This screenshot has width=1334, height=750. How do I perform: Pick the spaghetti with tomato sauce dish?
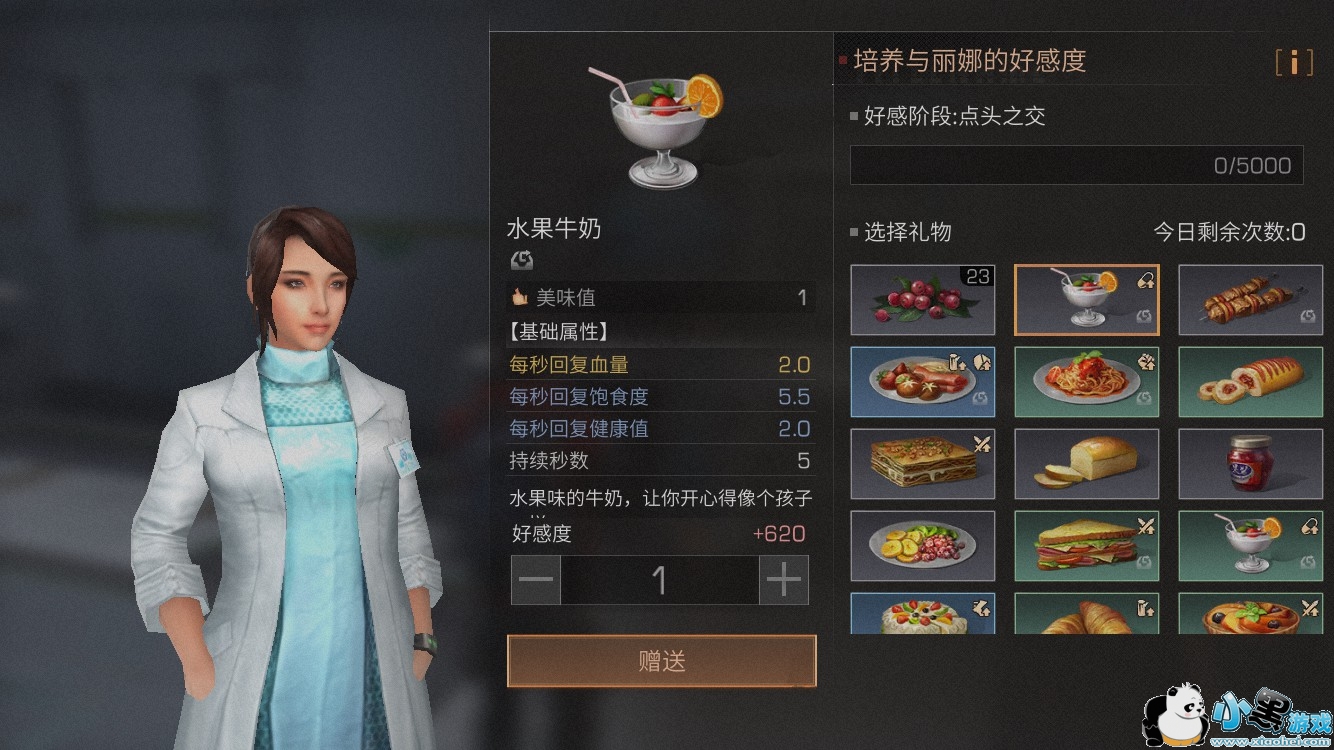(1087, 381)
